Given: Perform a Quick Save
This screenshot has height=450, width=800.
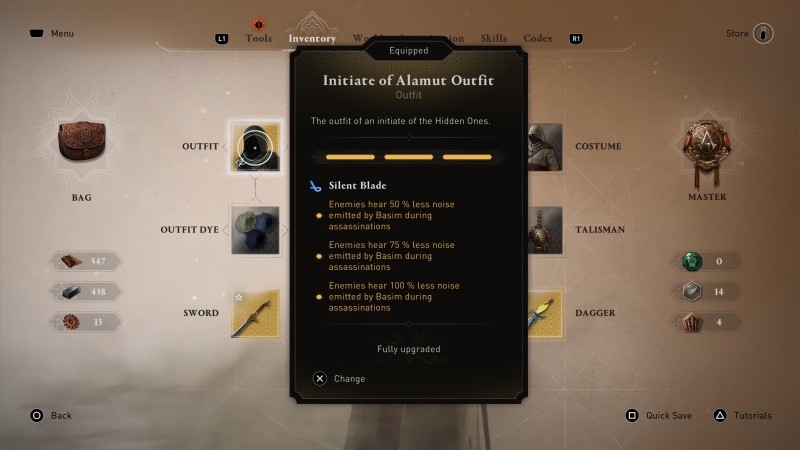Looking at the screenshot, I should point(661,415).
